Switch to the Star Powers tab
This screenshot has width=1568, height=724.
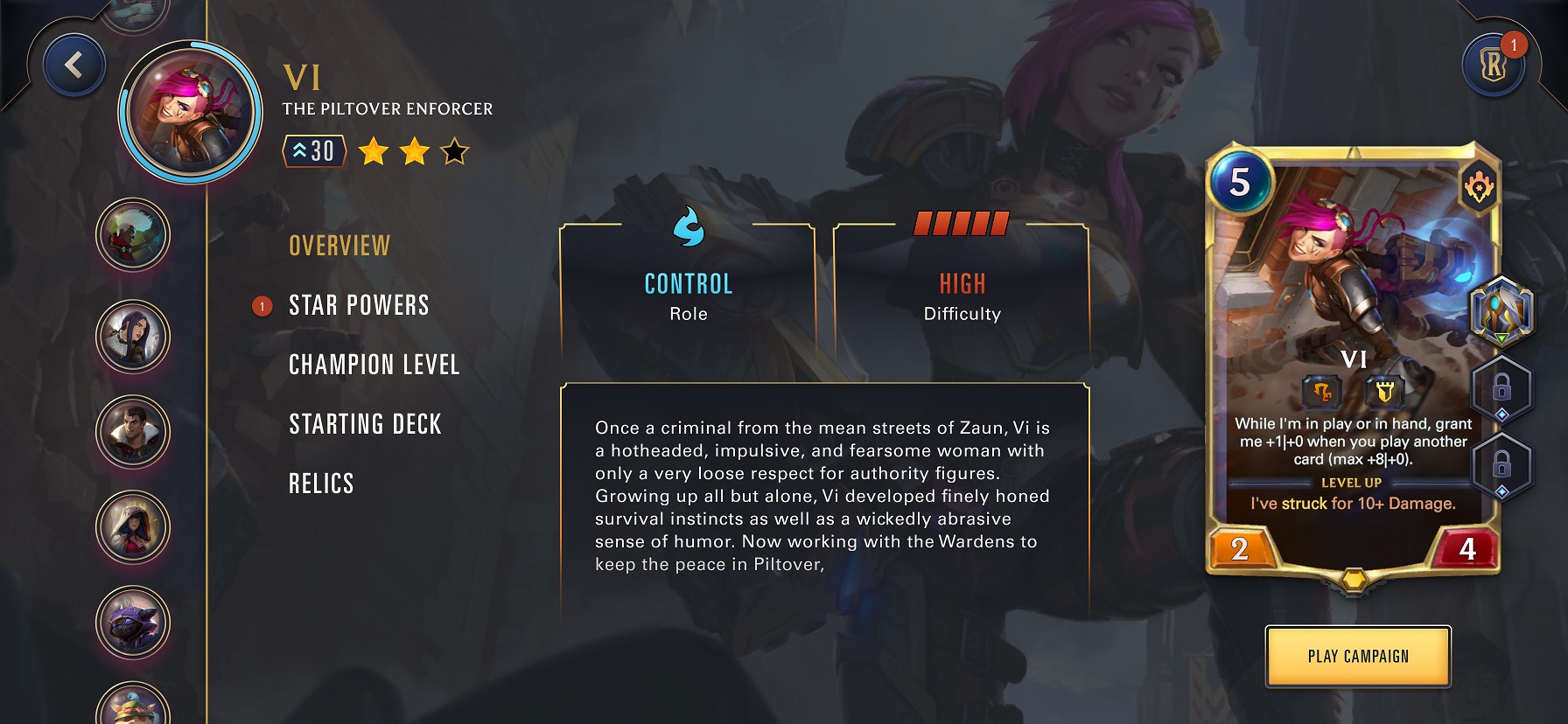(359, 306)
